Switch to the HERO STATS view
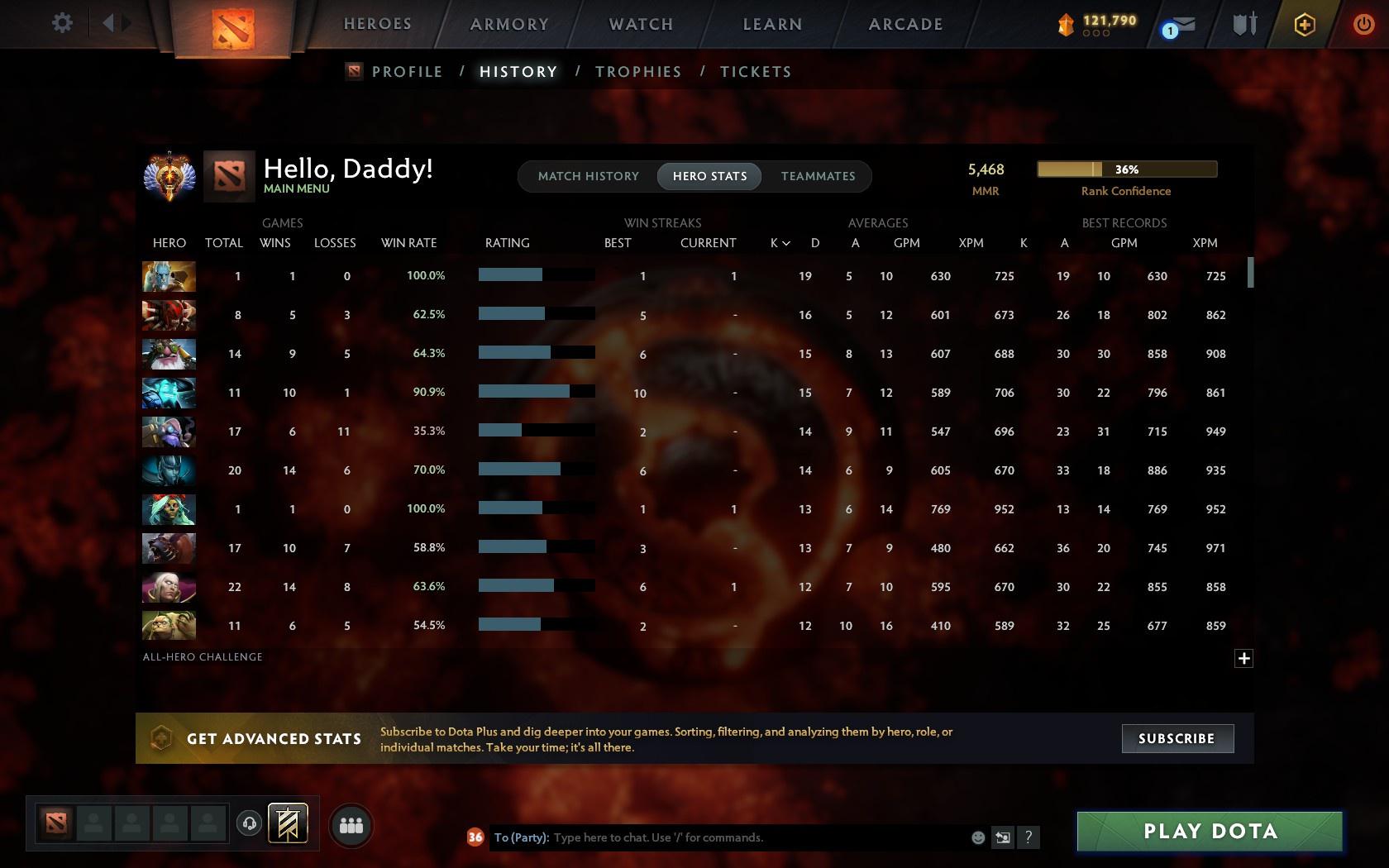 [x=709, y=175]
